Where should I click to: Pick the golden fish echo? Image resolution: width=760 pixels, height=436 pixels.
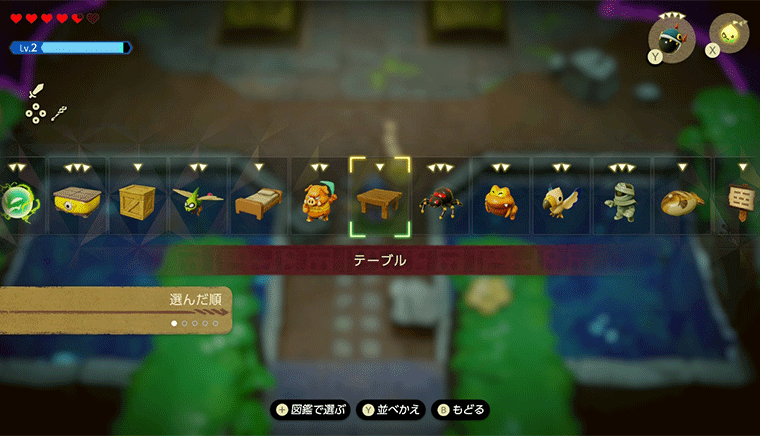[x=682, y=201]
